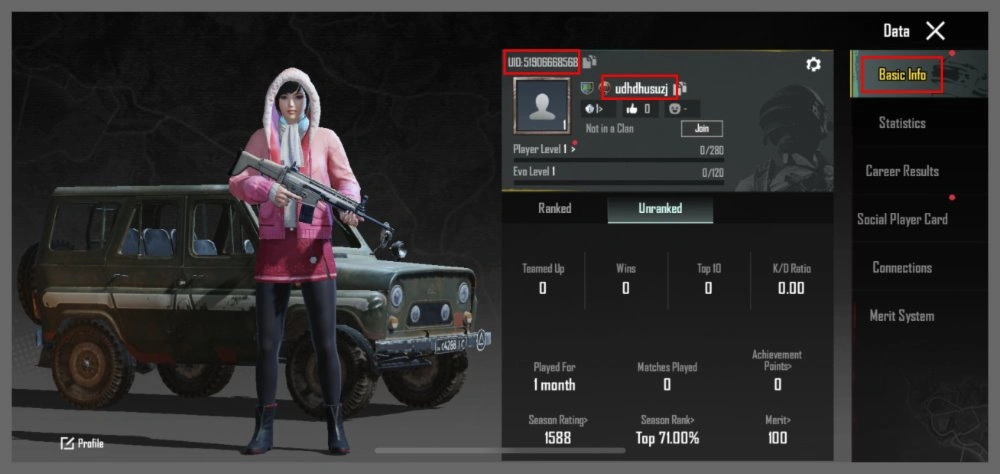1000x474 pixels.
Task: Open the Season Rating details
Action: pyautogui.click(x=558, y=429)
